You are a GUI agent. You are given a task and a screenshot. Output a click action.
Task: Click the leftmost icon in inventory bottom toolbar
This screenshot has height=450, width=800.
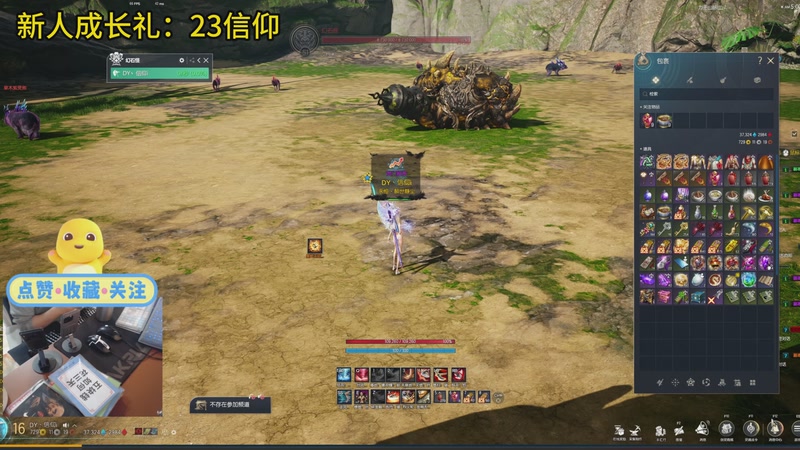click(659, 382)
